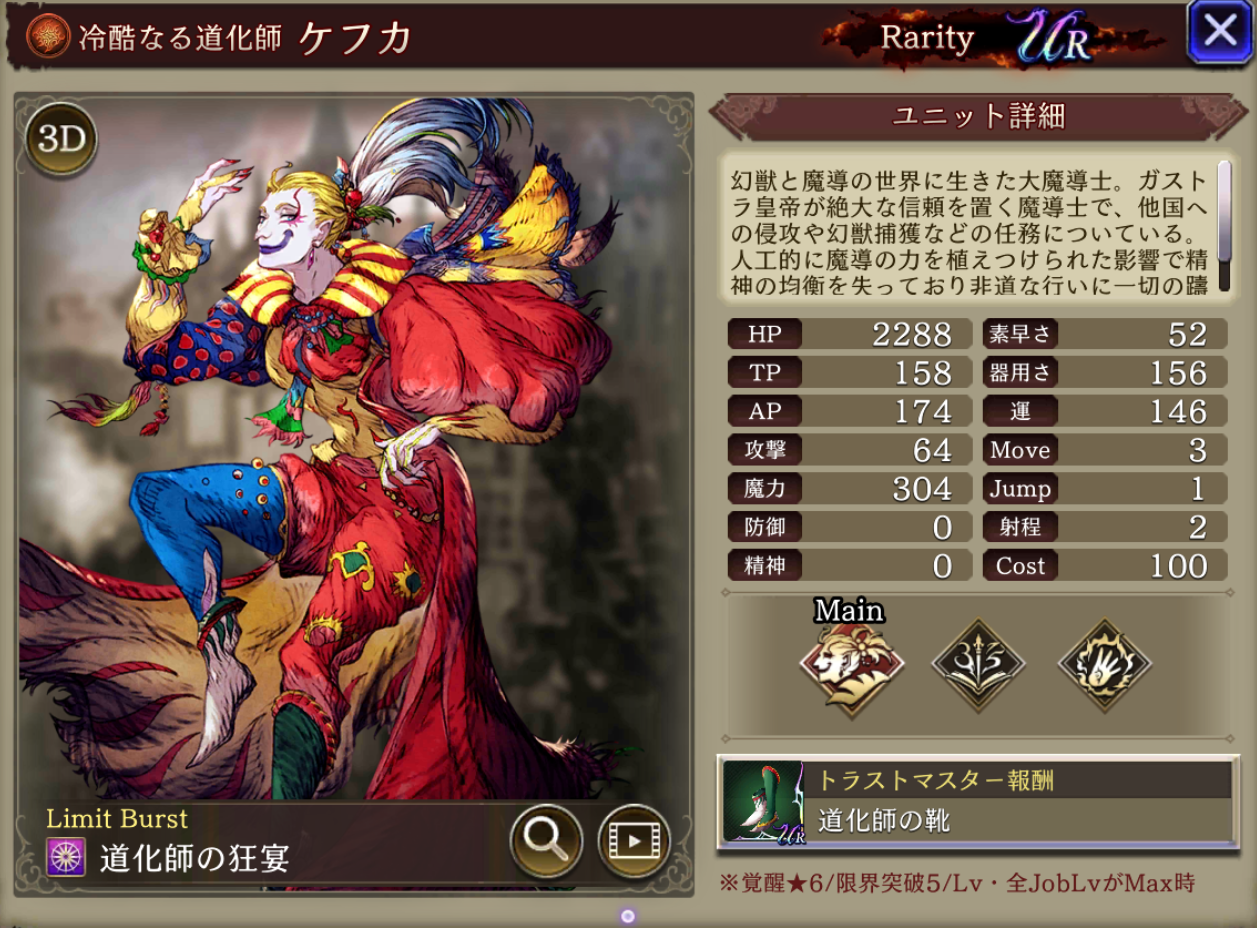Open the Limit Burst magnifier details
This screenshot has height=928, width=1257.
pyautogui.click(x=546, y=840)
